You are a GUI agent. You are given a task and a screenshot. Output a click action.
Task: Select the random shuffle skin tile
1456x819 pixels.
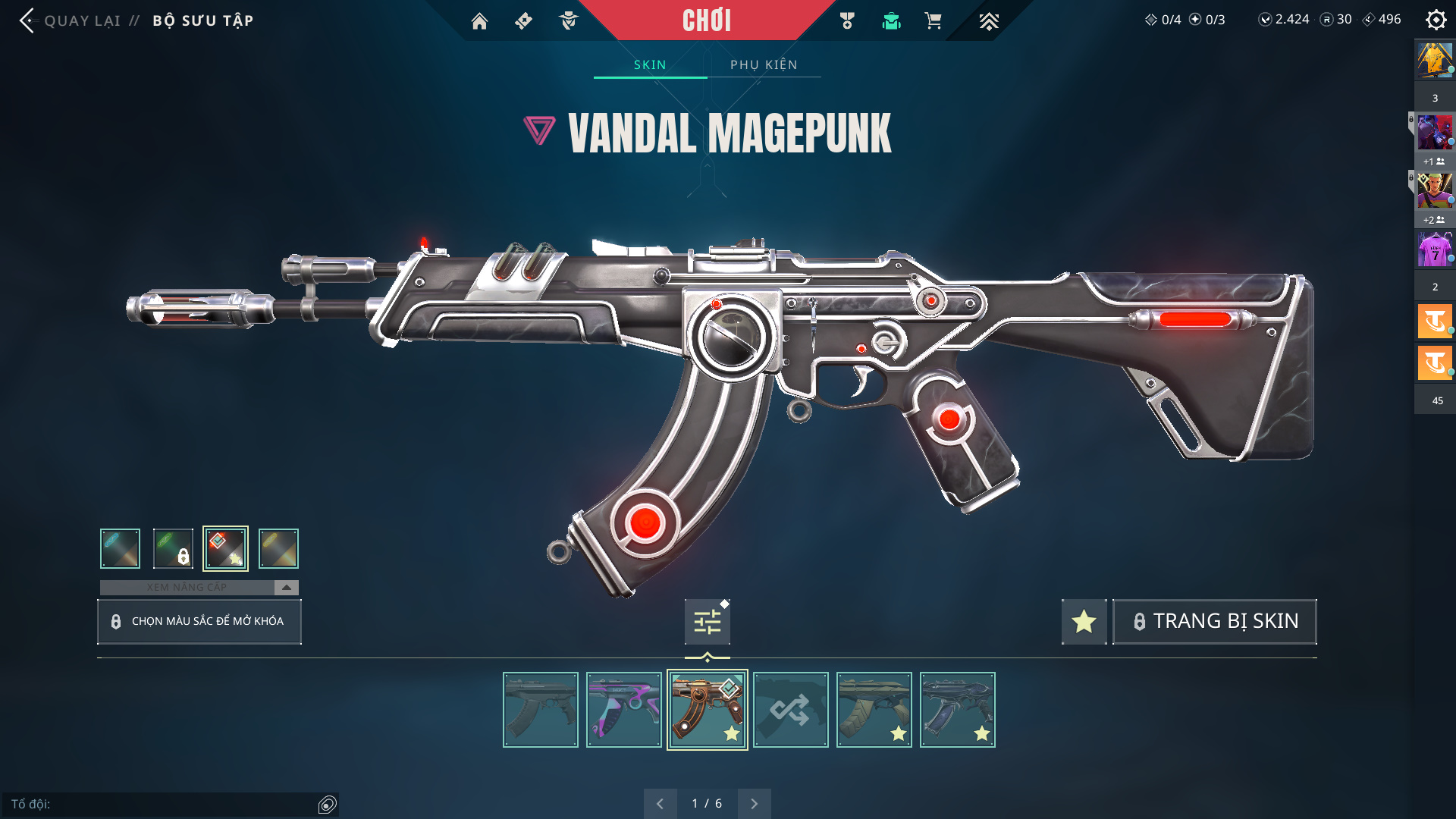point(790,710)
